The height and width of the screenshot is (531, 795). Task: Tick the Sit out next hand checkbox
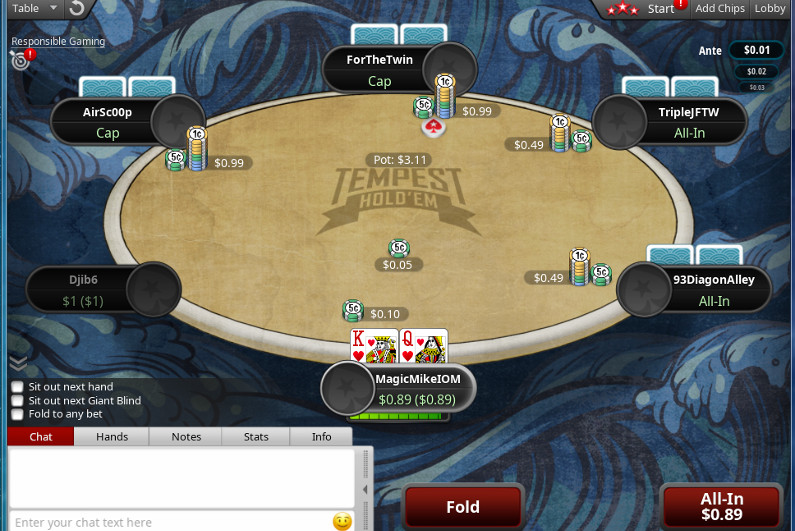17,387
